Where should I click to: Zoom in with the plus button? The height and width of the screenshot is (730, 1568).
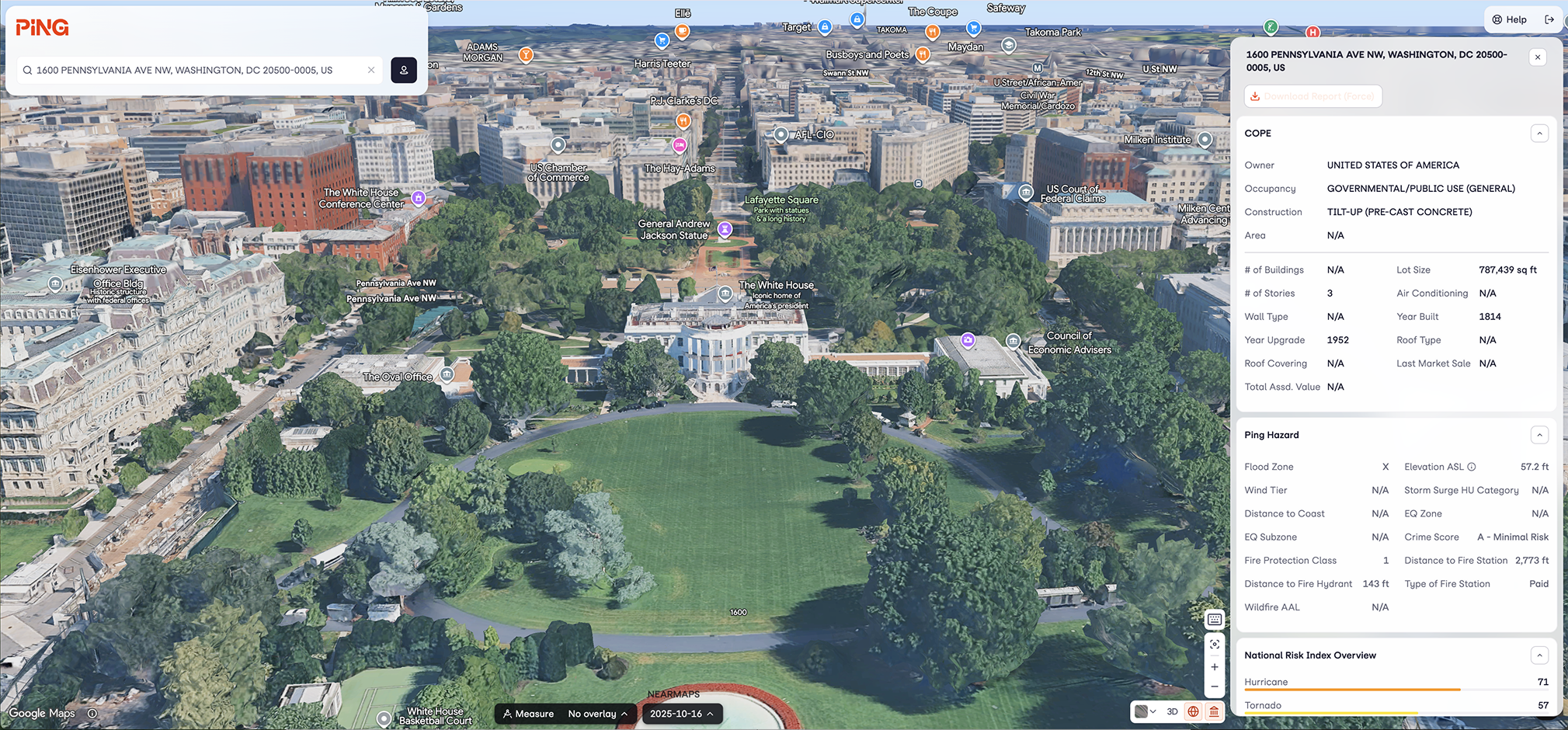(x=1215, y=667)
